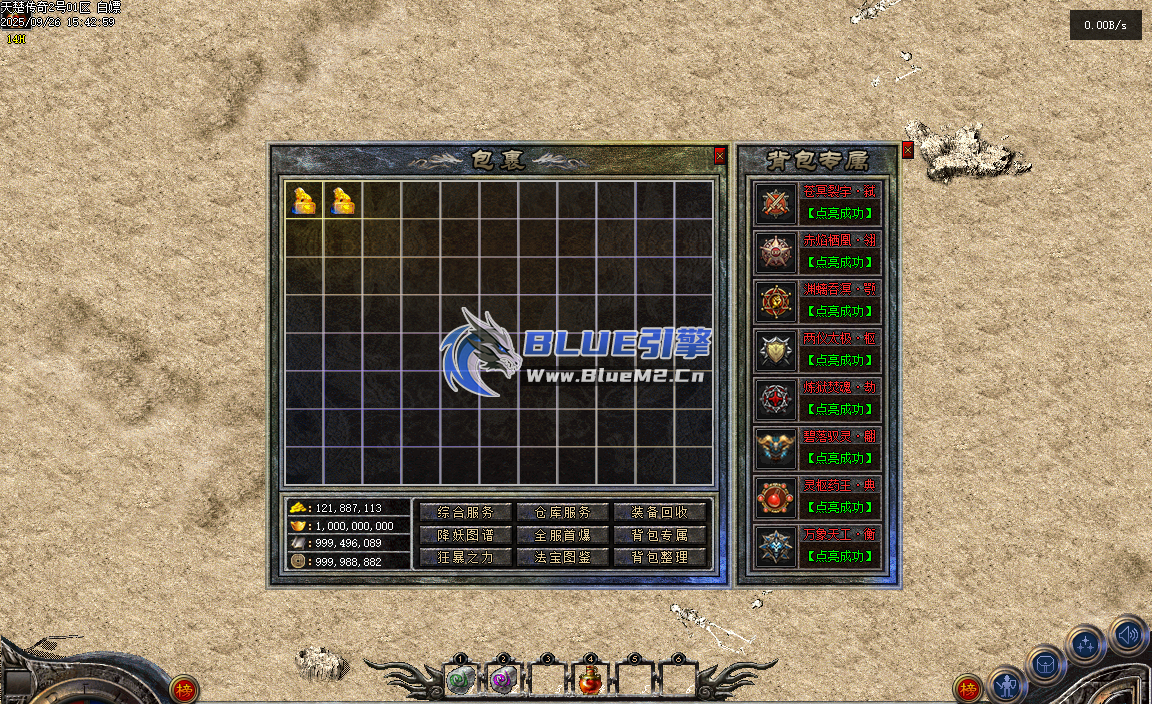Use the green scroll in hotbar slot 1
Image resolution: width=1152 pixels, height=704 pixels.
[x=460, y=681]
